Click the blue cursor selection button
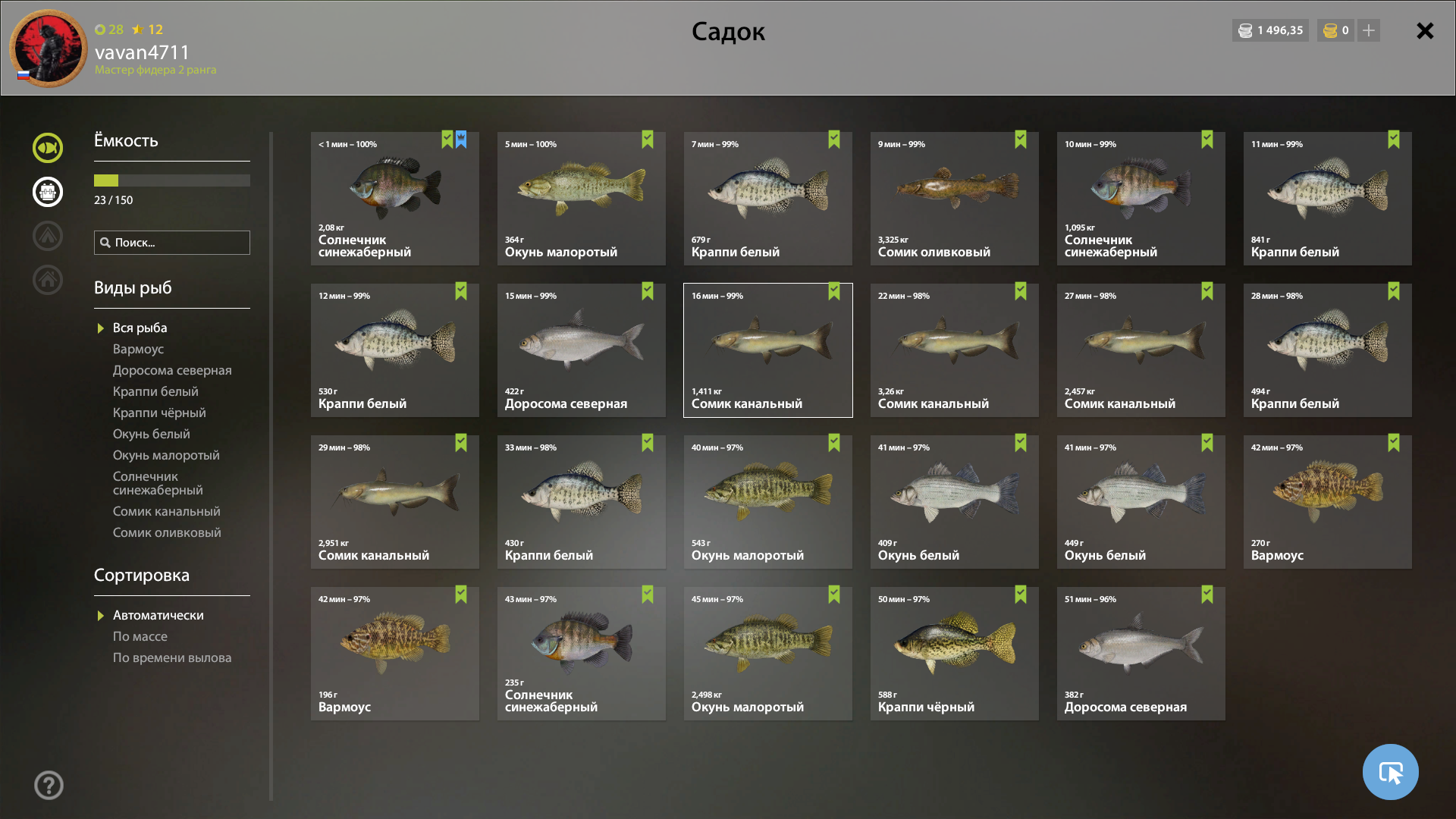This screenshot has height=819, width=1456. point(1390,772)
